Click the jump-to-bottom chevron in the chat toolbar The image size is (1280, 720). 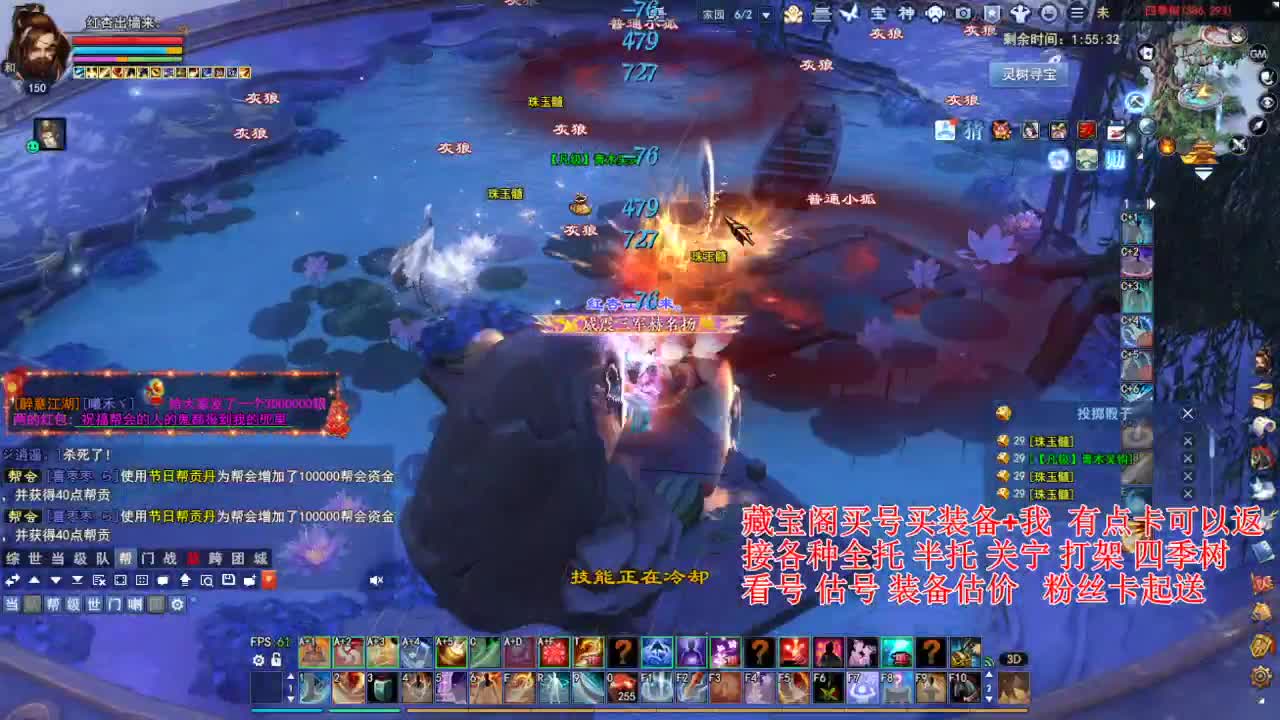point(77,580)
